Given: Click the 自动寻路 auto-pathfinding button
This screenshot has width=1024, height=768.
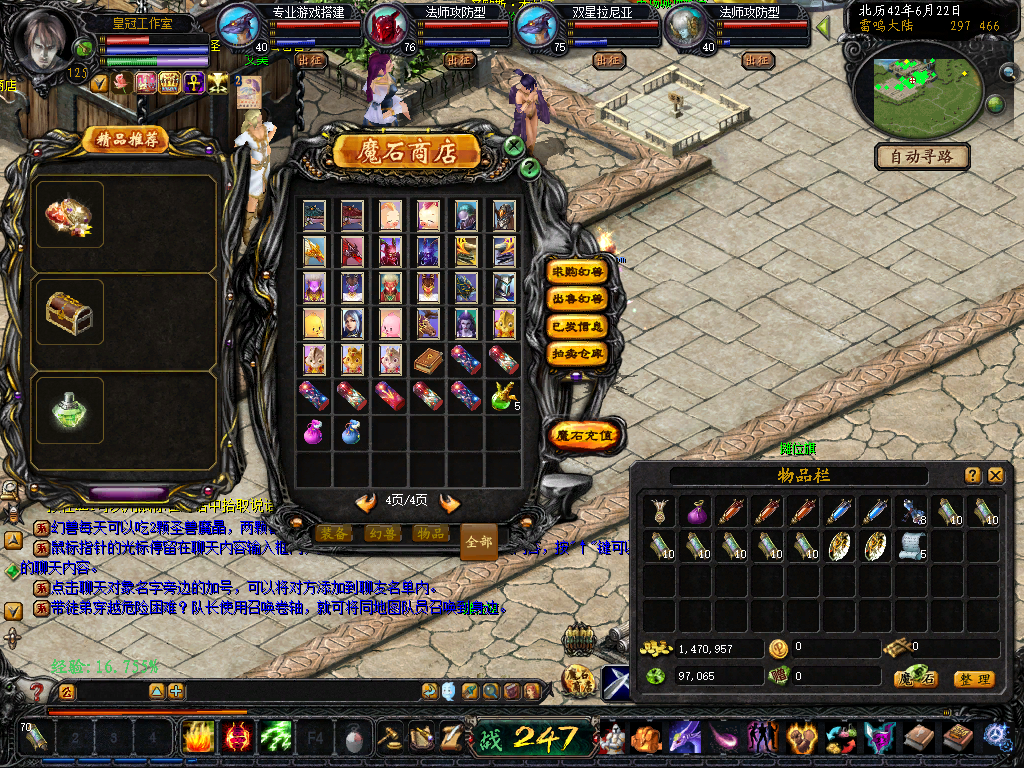Looking at the screenshot, I should click(921, 156).
